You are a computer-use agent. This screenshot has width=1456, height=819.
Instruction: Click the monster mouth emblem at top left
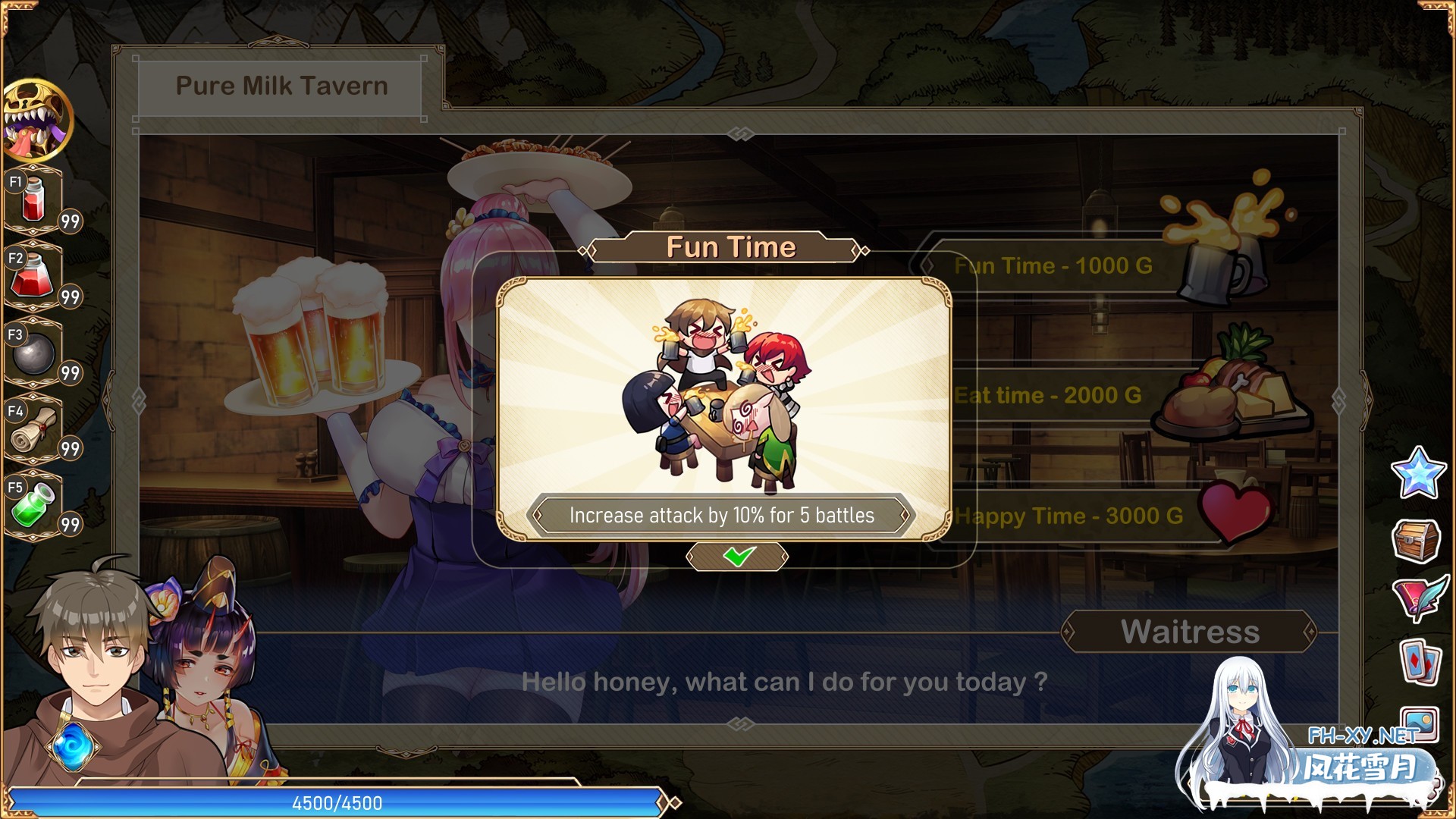[36, 121]
